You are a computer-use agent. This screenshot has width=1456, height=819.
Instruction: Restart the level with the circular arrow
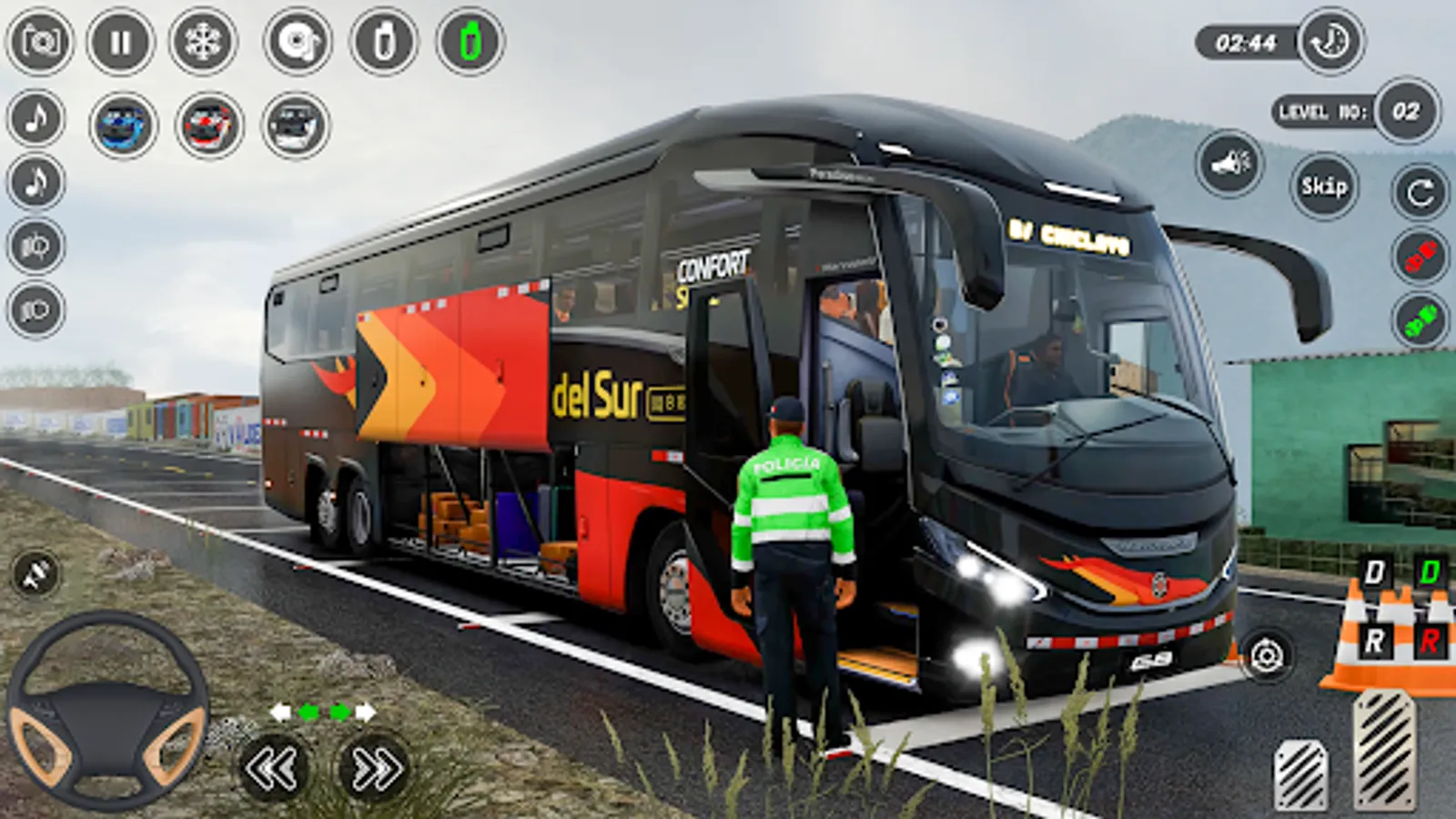[1418, 191]
